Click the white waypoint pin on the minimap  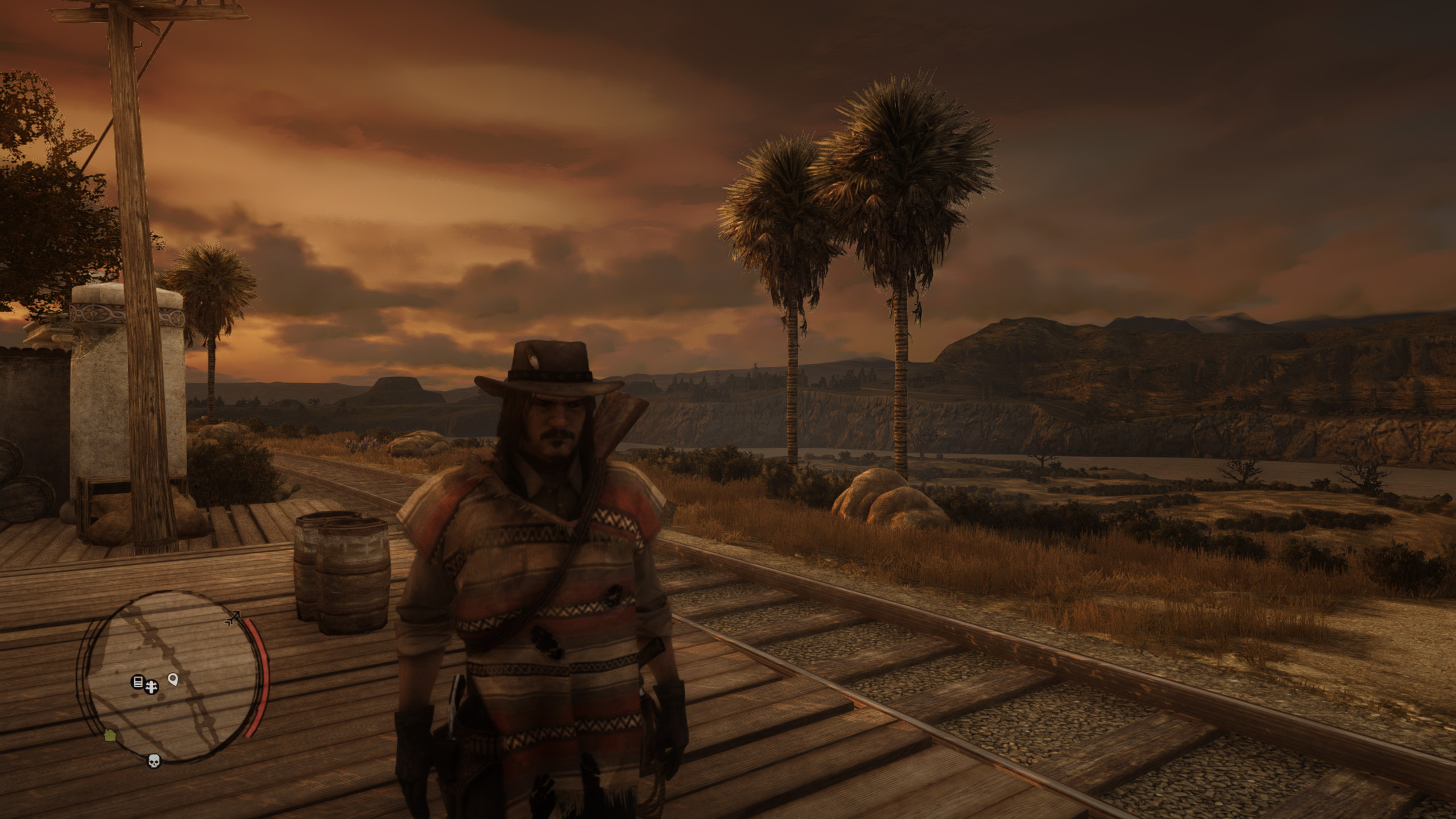172,679
